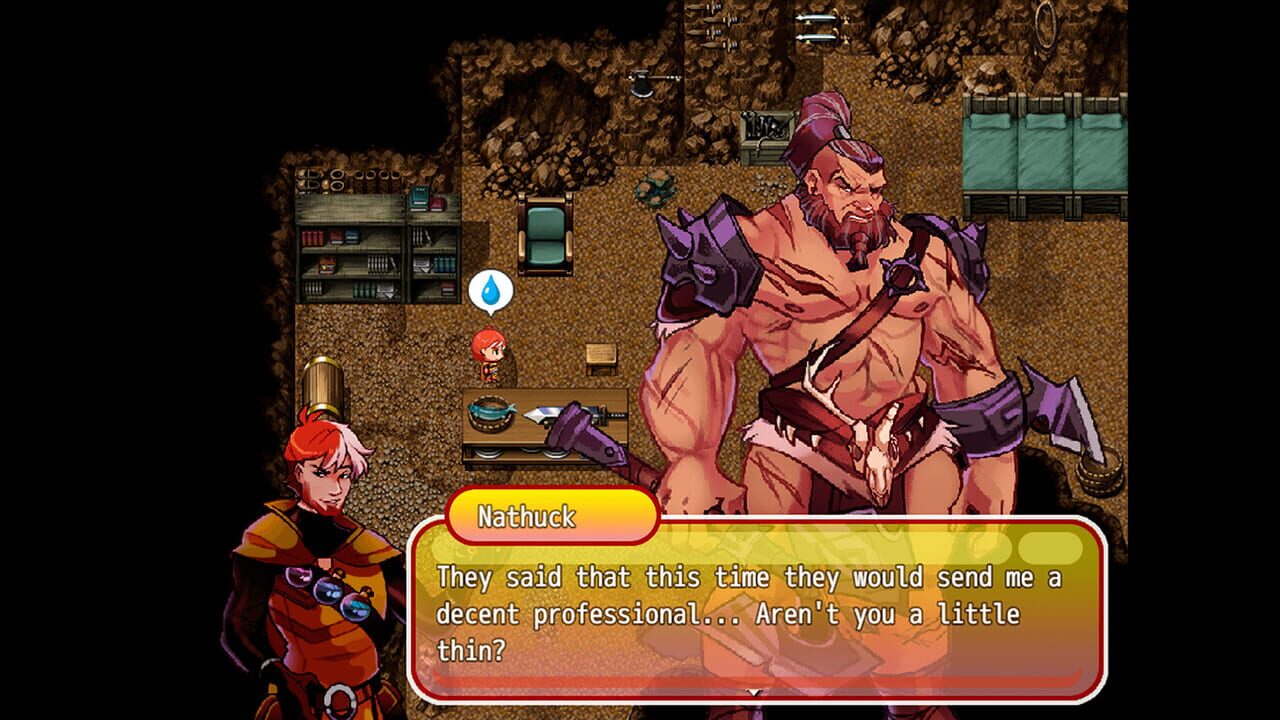Select the Nathuck name plate
The width and height of the screenshot is (1280, 720).
click(x=551, y=513)
